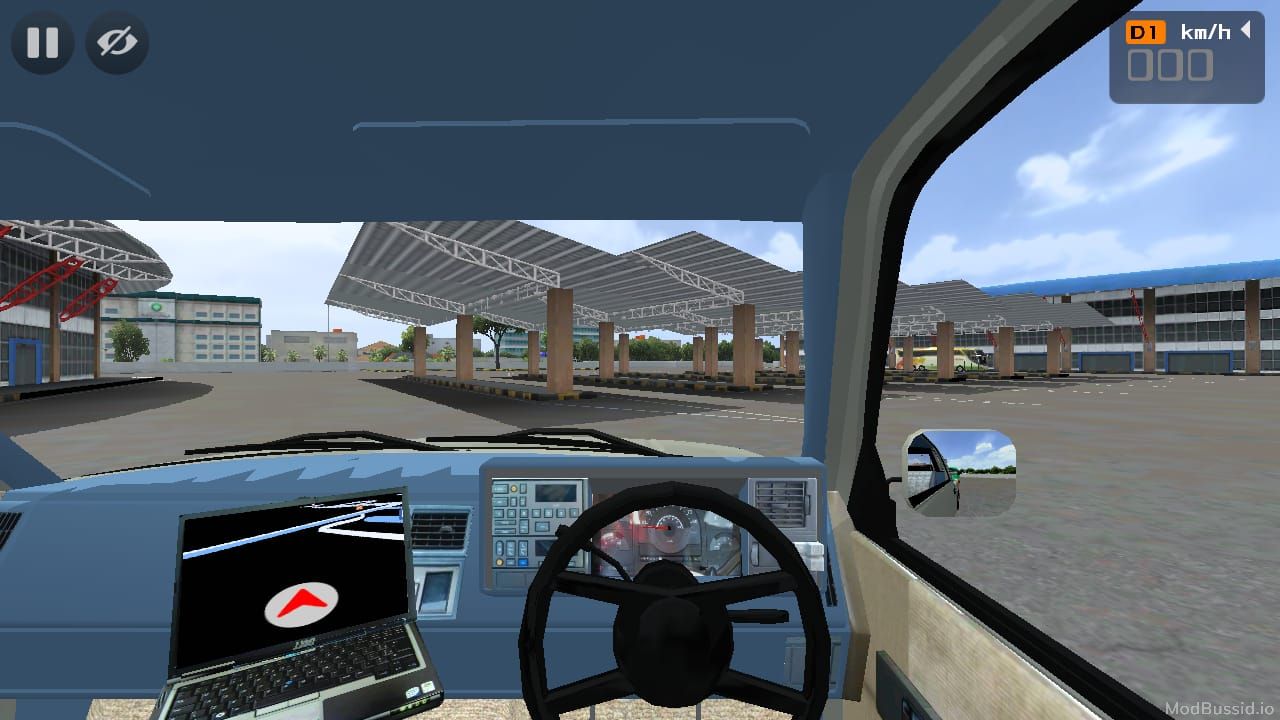This screenshot has width=1280, height=720.
Task: Tap the speedometer digits display
Action: 1172,66
